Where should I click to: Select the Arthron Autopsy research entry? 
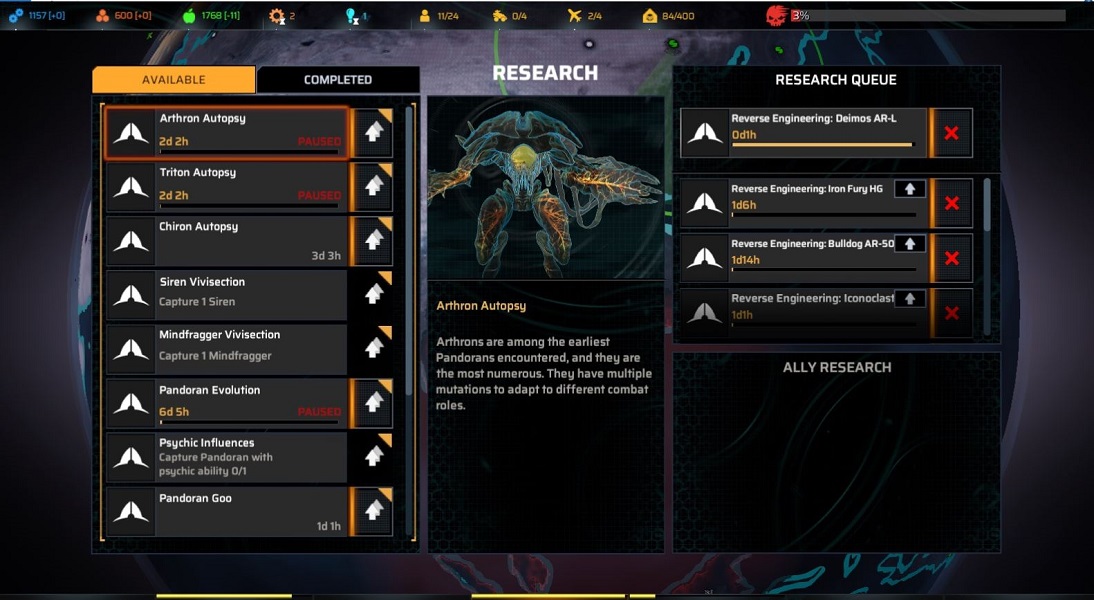click(226, 132)
